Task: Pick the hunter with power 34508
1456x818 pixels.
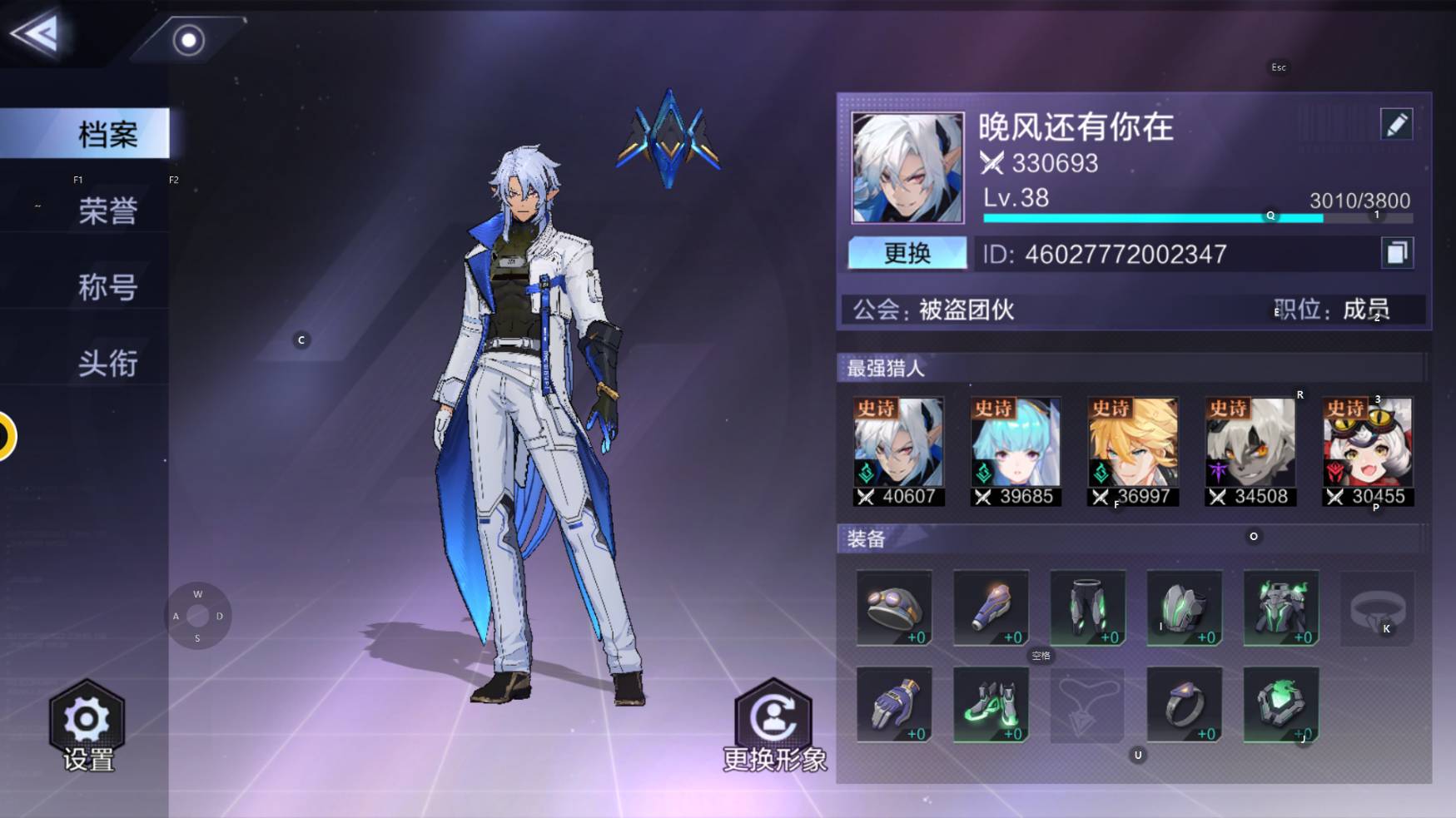Action: click(x=1250, y=451)
